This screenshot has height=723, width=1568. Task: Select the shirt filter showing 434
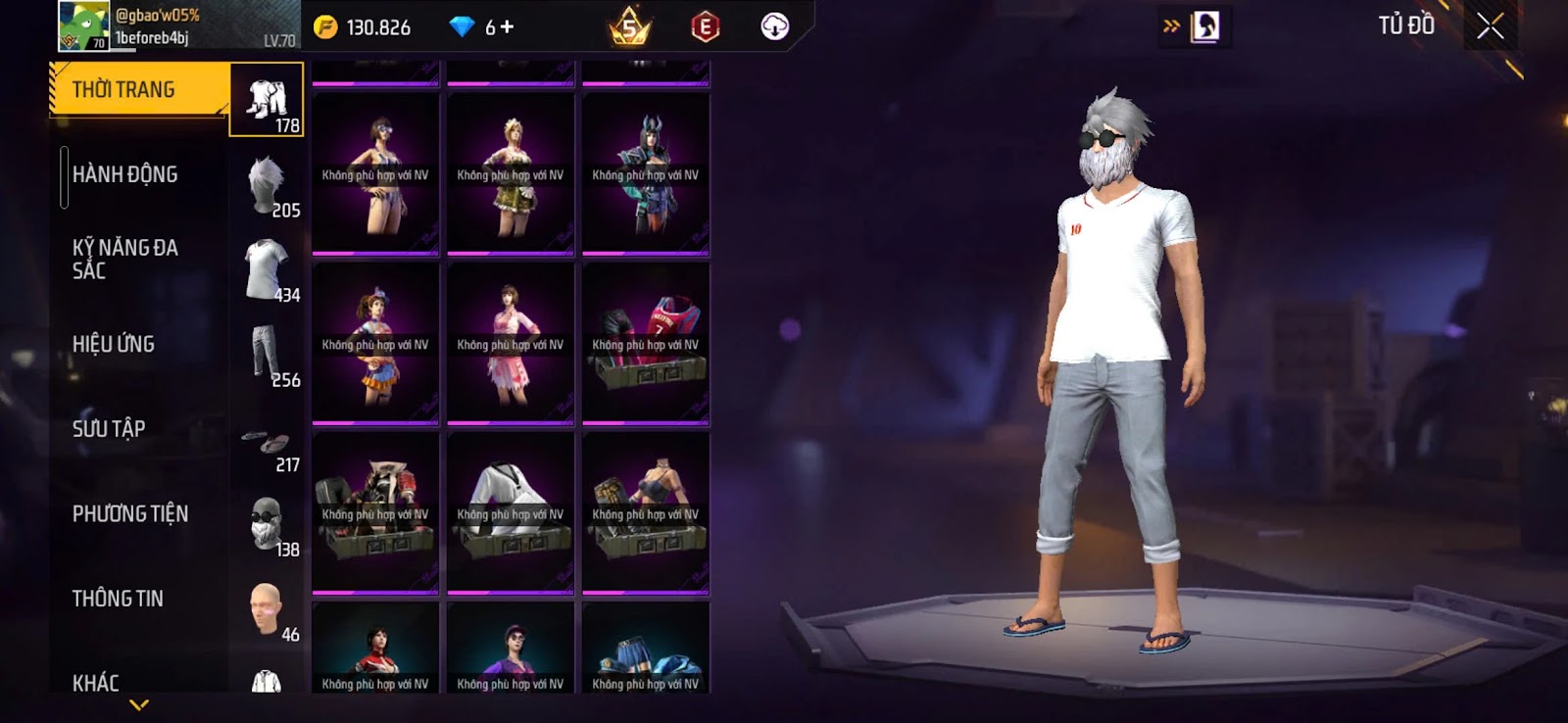pyautogui.click(x=267, y=269)
